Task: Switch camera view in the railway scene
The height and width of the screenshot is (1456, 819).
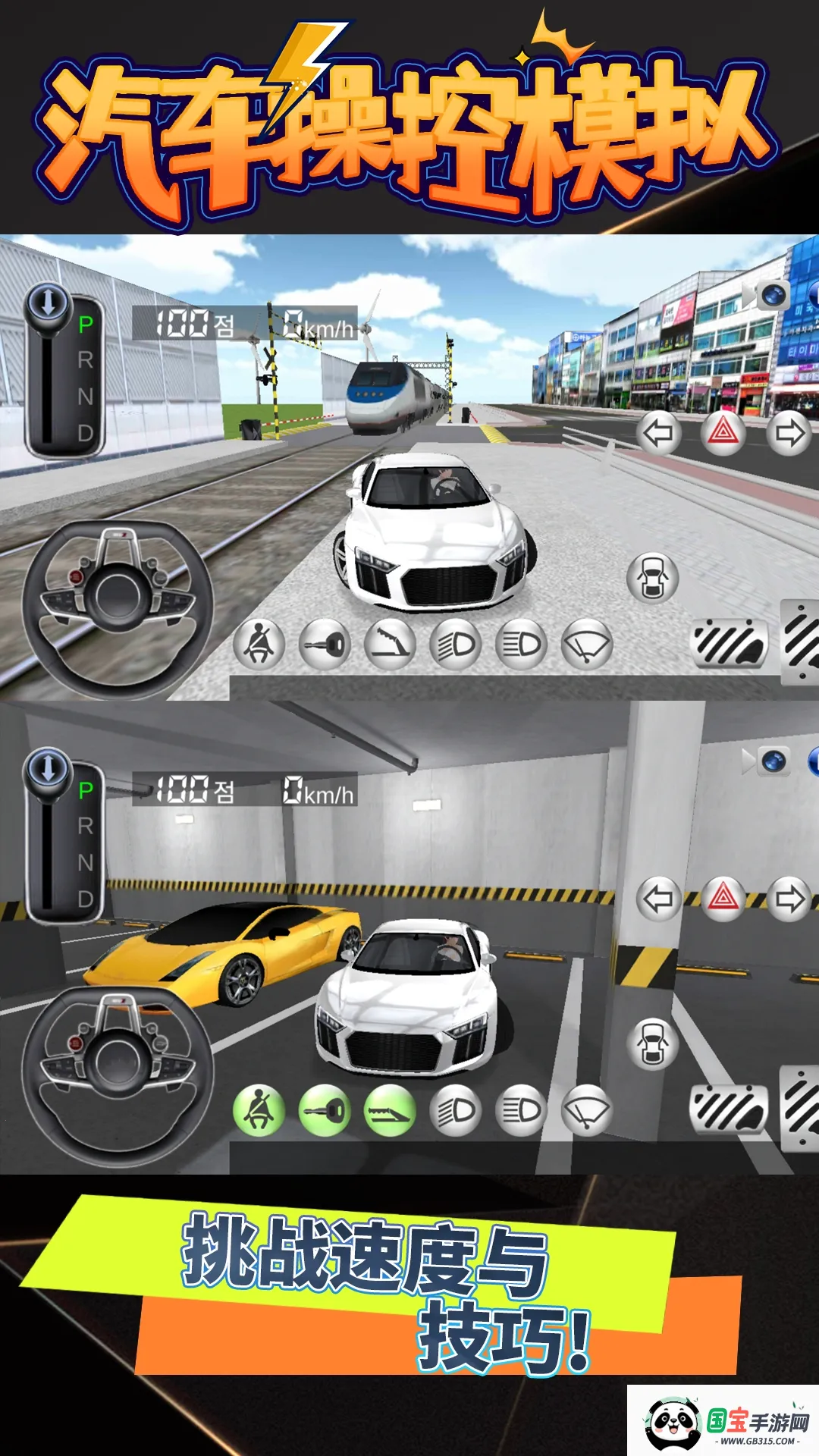Action: 771,294
